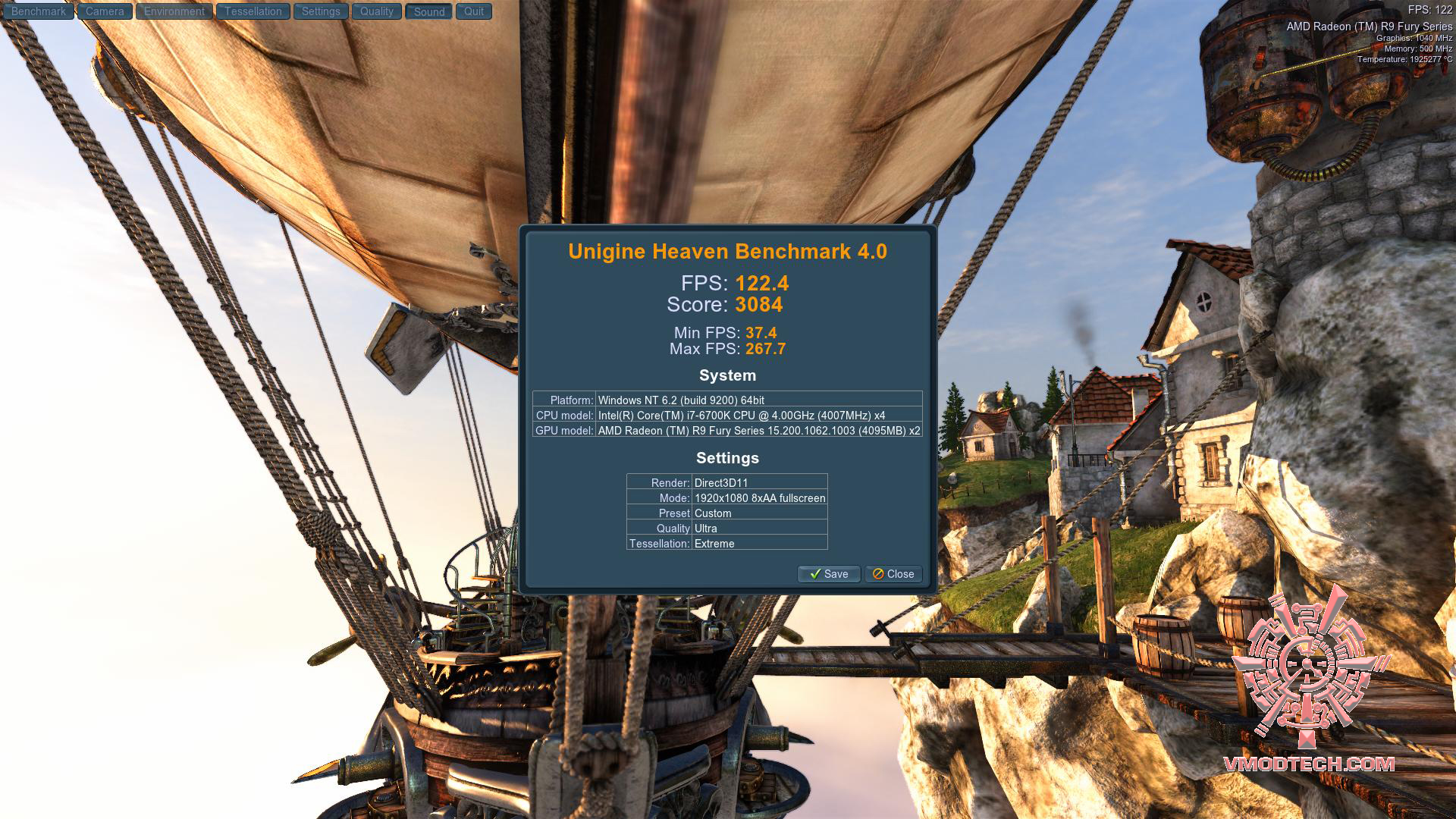Open the Camera menu

coord(105,11)
